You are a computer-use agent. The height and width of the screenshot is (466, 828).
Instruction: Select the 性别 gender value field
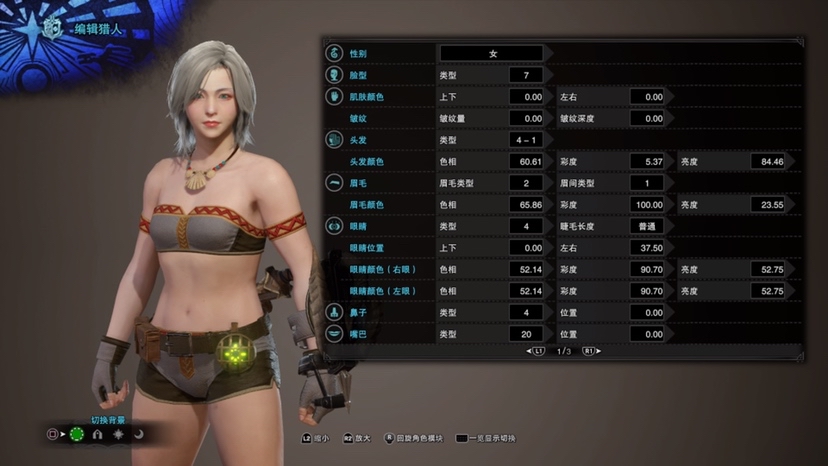(x=491, y=53)
